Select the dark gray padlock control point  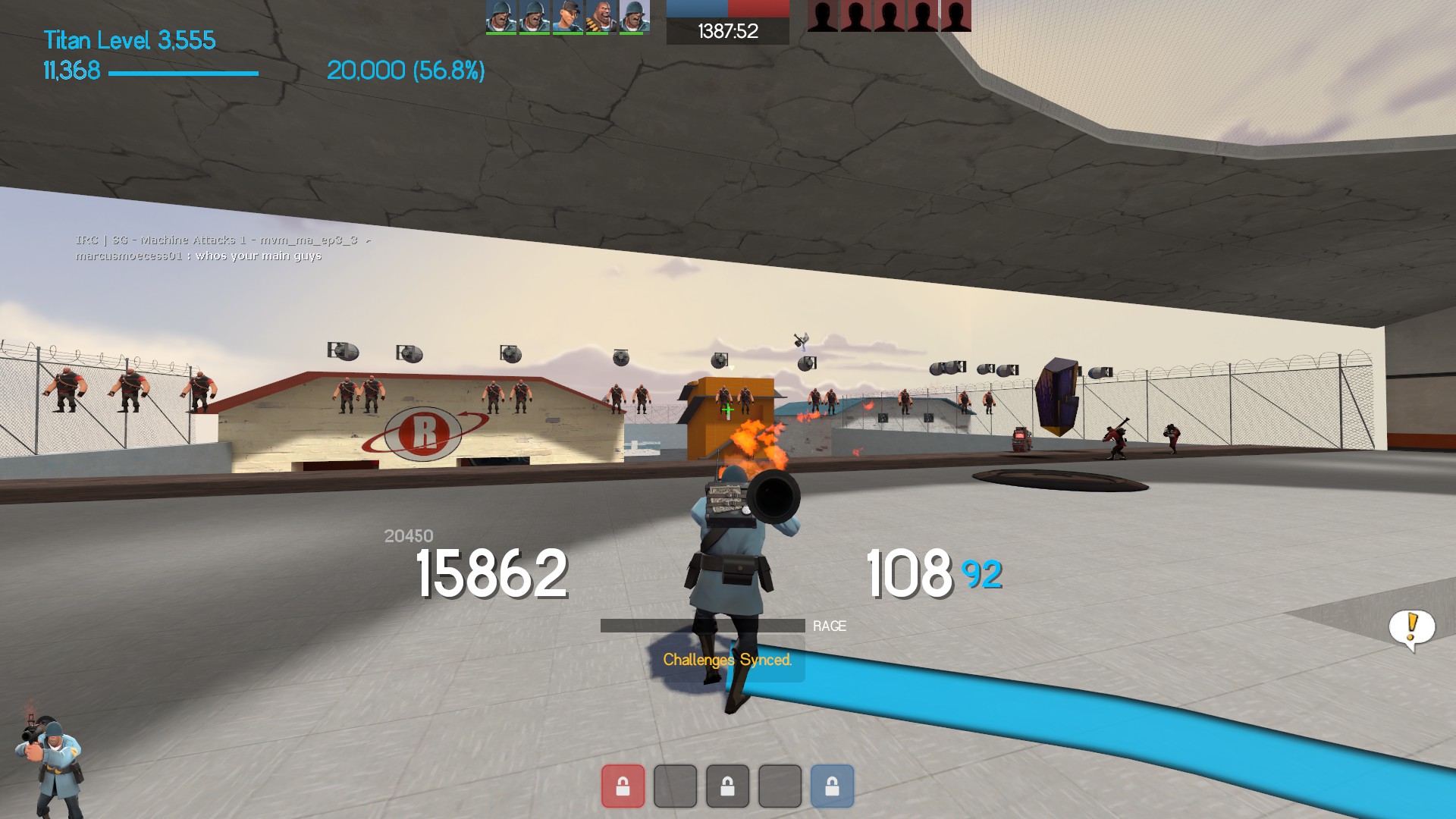click(727, 786)
